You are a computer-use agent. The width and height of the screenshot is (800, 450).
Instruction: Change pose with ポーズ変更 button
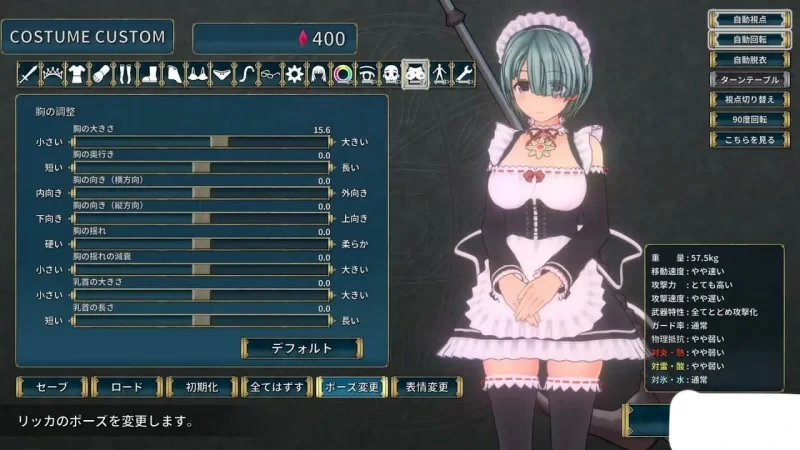[350, 387]
